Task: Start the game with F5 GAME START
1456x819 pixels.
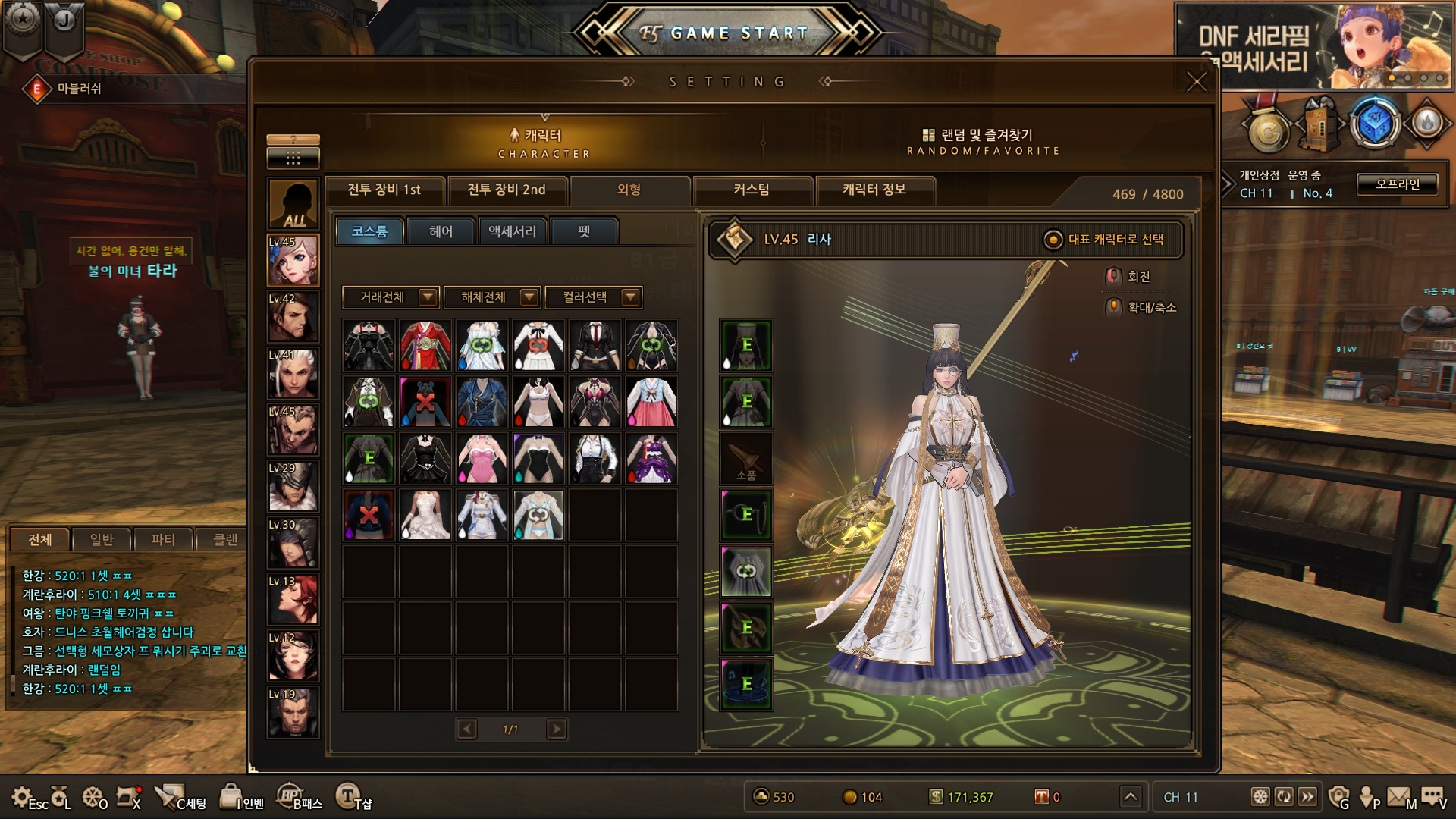Action: [x=726, y=33]
